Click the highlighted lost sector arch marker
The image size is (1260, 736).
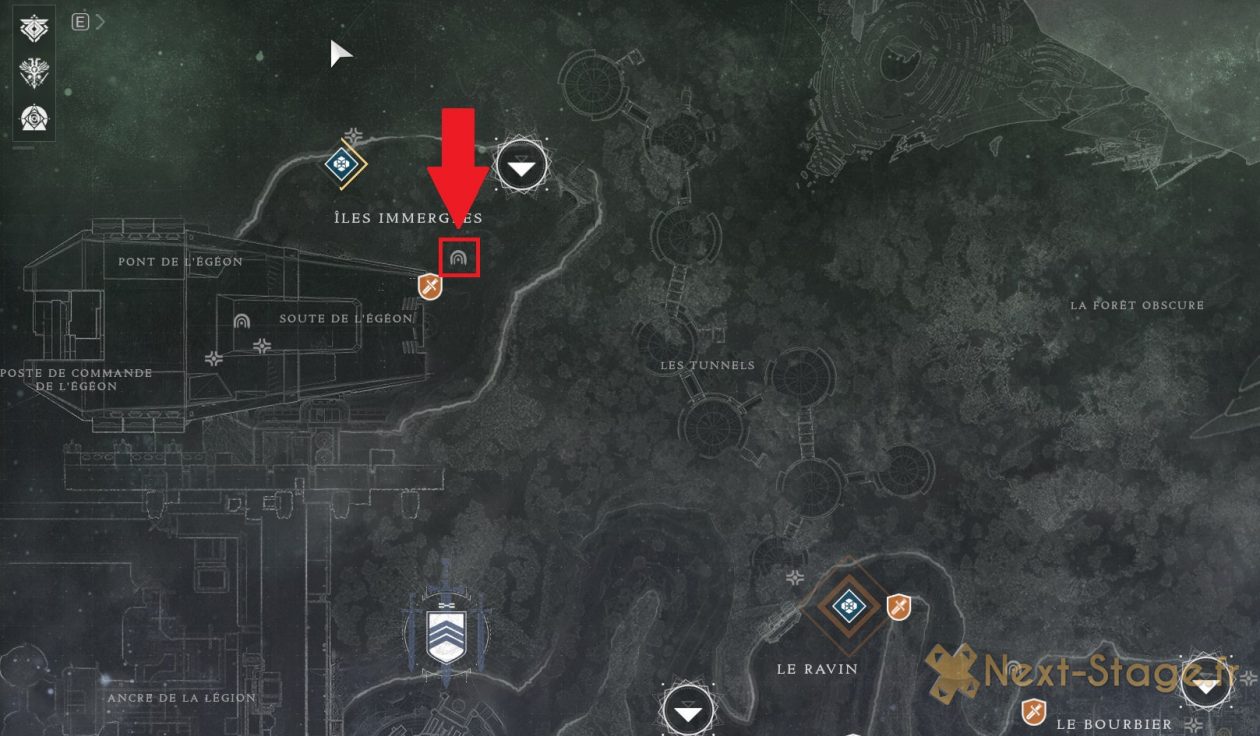pos(459,258)
